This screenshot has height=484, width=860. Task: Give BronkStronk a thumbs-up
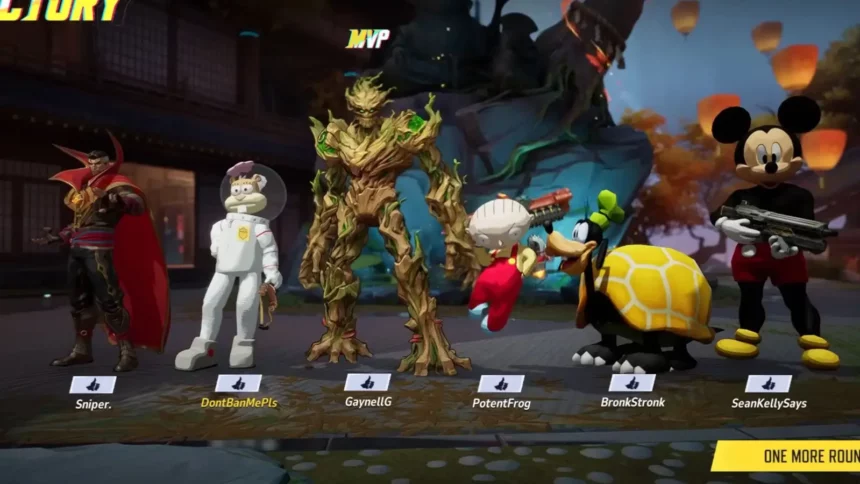(632, 383)
